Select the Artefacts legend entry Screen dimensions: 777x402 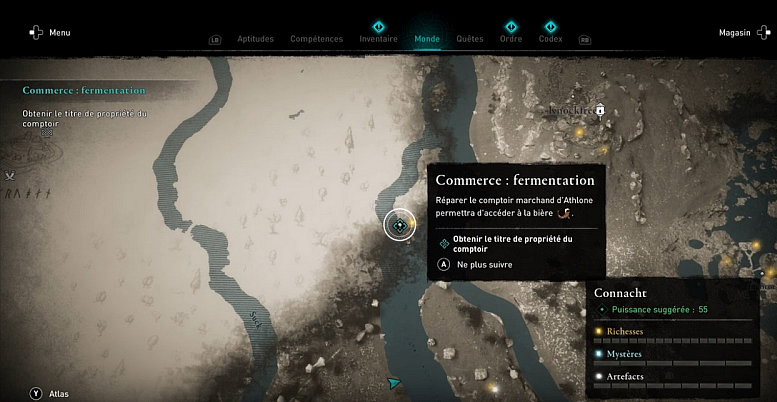(625, 376)
